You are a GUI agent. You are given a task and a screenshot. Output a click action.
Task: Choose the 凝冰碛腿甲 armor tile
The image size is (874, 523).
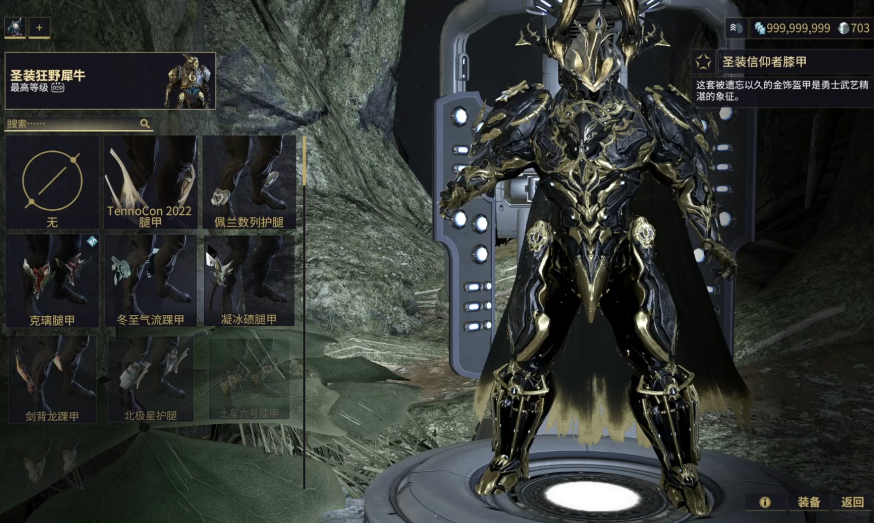pyautogui.click(x=250, y=281)
